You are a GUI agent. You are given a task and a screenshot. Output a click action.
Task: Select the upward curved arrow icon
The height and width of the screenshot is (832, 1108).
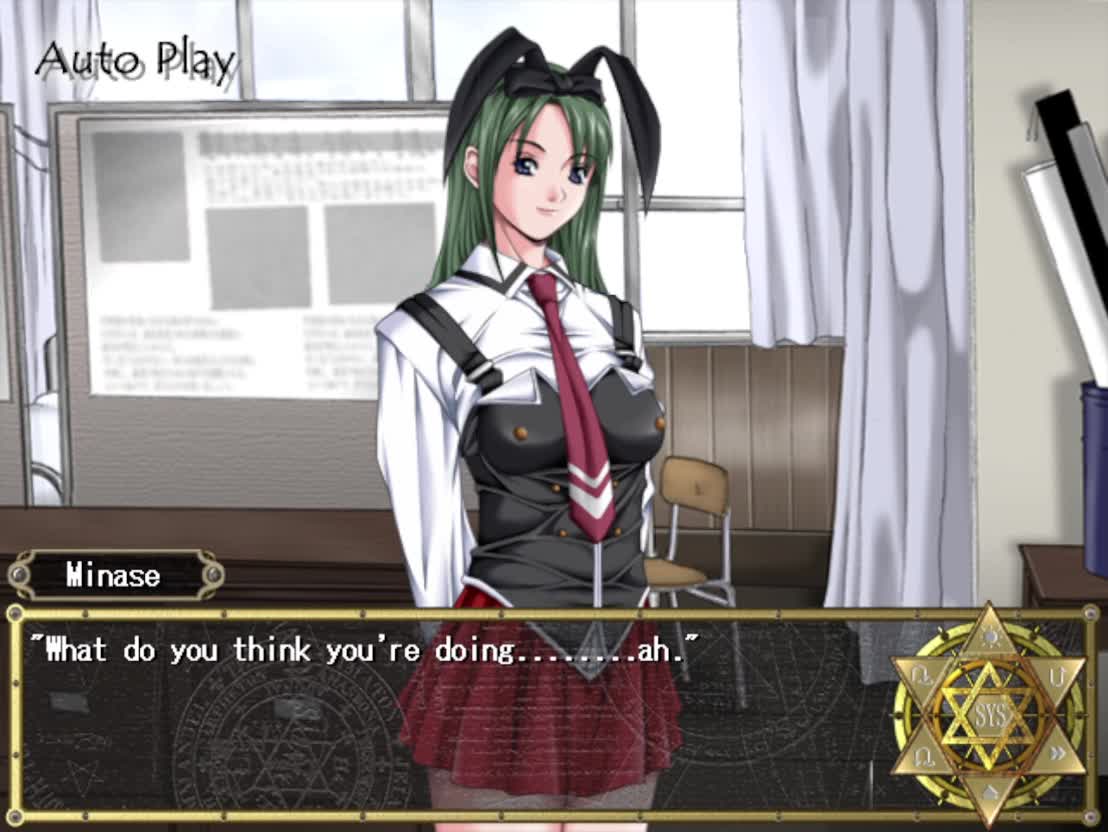(x=1057, y=677)
